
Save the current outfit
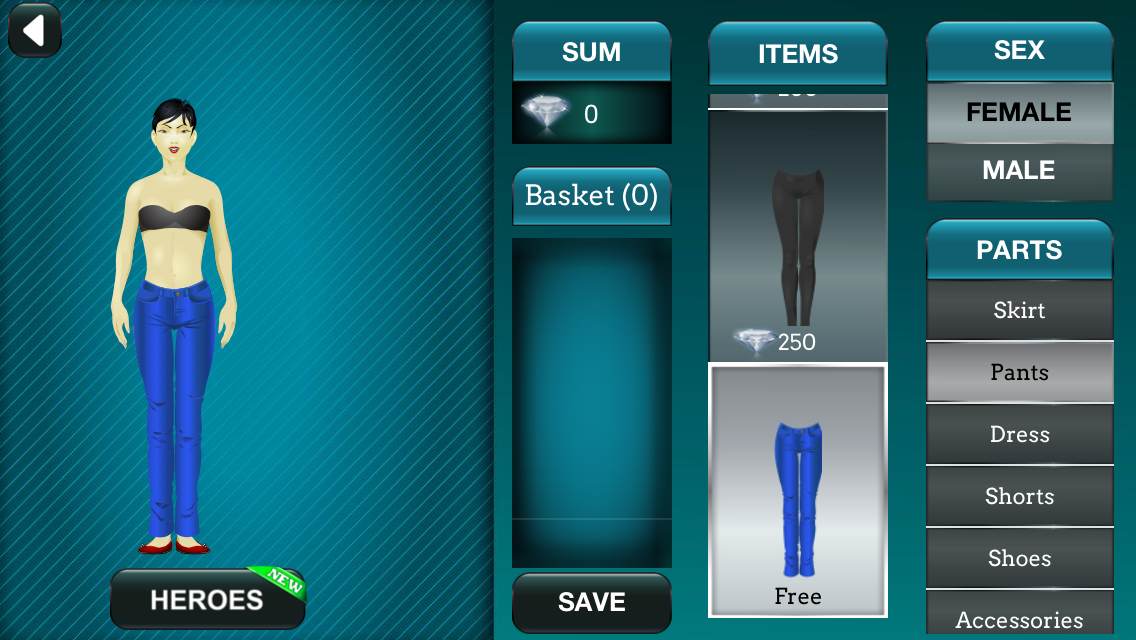591,602
